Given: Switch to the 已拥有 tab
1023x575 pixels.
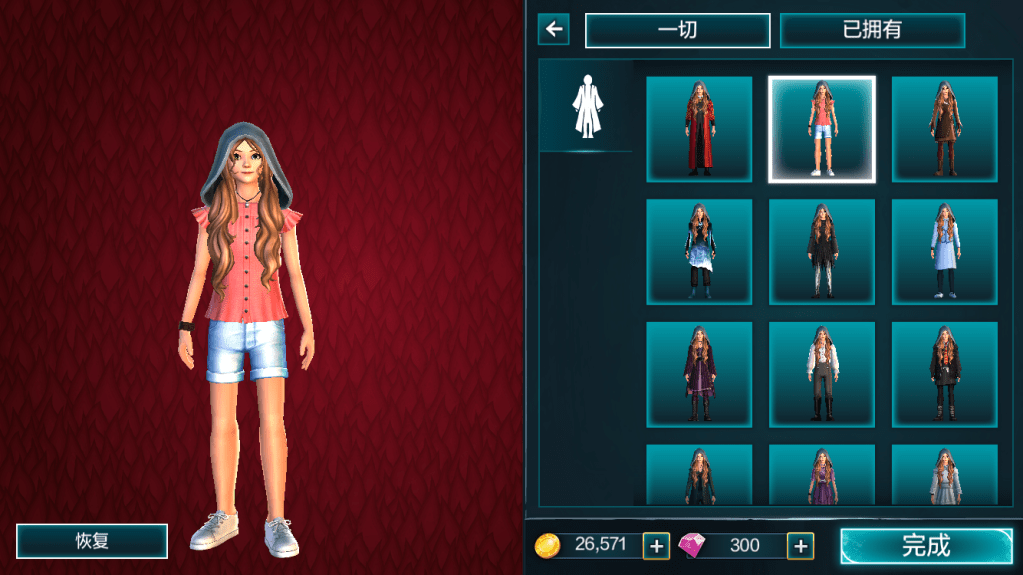Looking at the screenshot, I should 872,30.
